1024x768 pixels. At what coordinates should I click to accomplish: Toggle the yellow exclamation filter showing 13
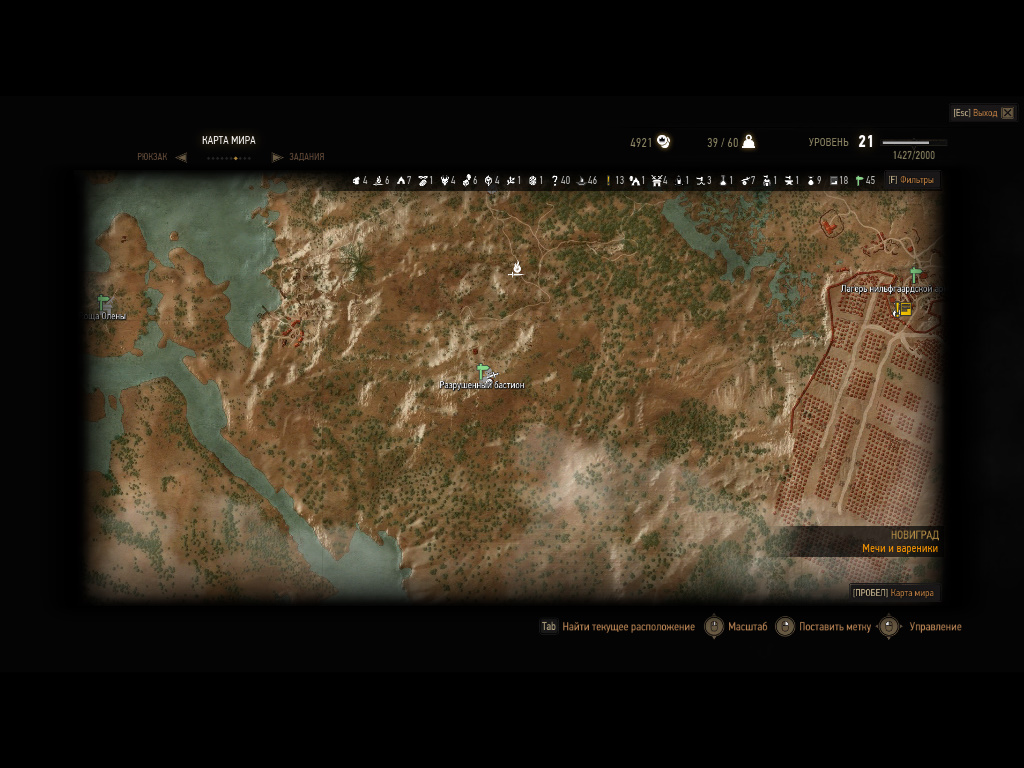pyautogui.click(x=614, y=181)
